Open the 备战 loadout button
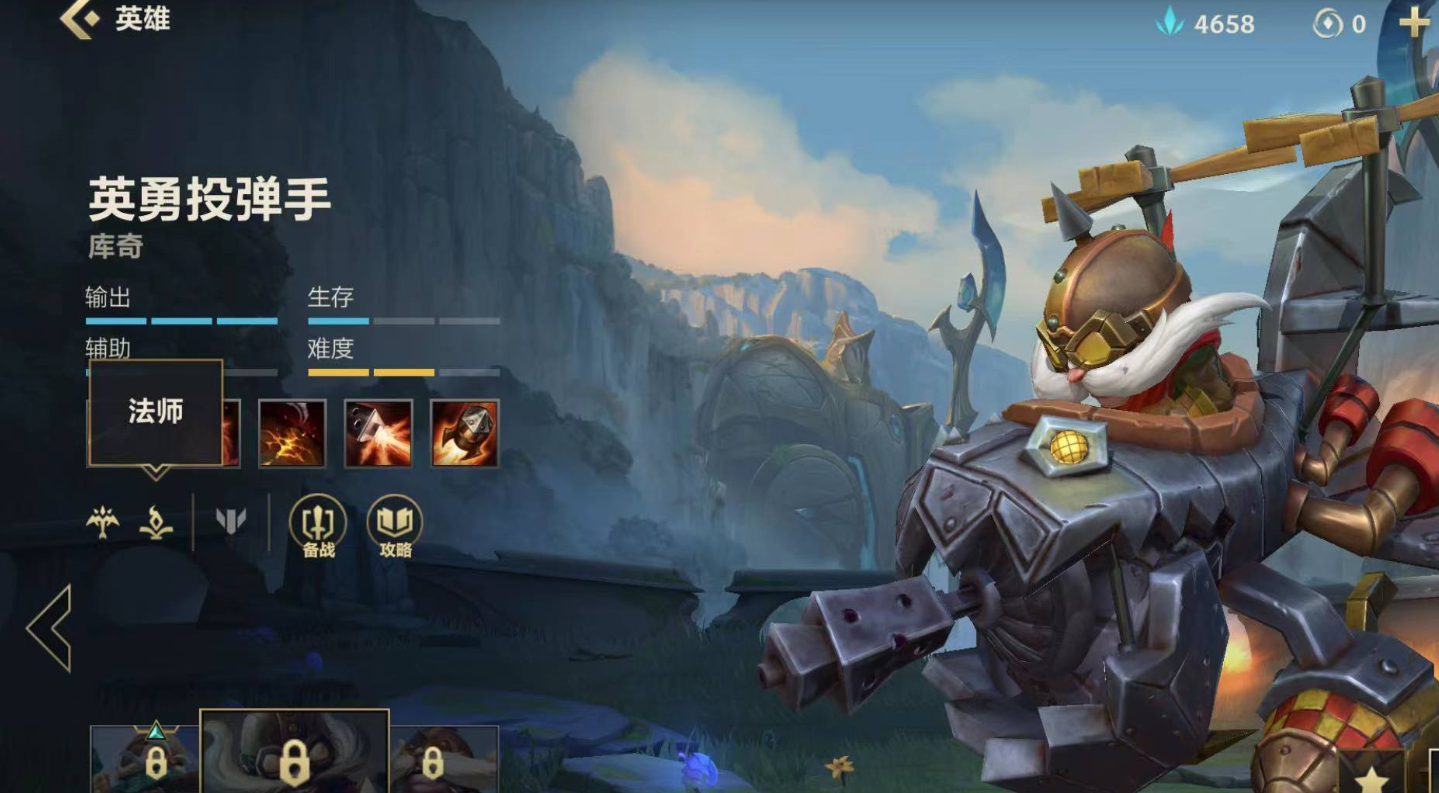The height and width of the screenshot is (793, 1439). click(x=318, y=526)
